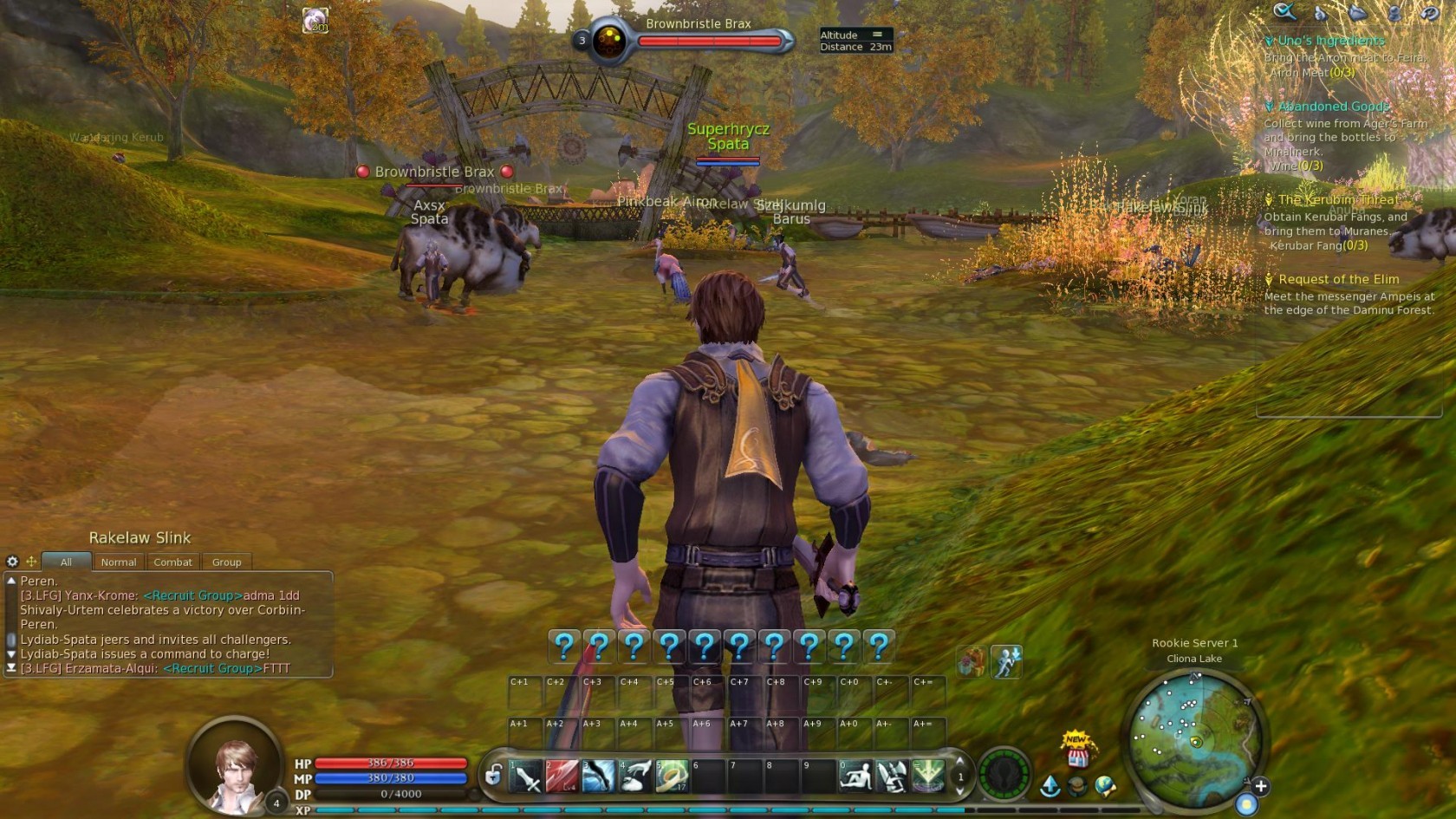Open the NEW shop icon
The width and height of the screenshot is (1456, 819).
(1077, 751)
